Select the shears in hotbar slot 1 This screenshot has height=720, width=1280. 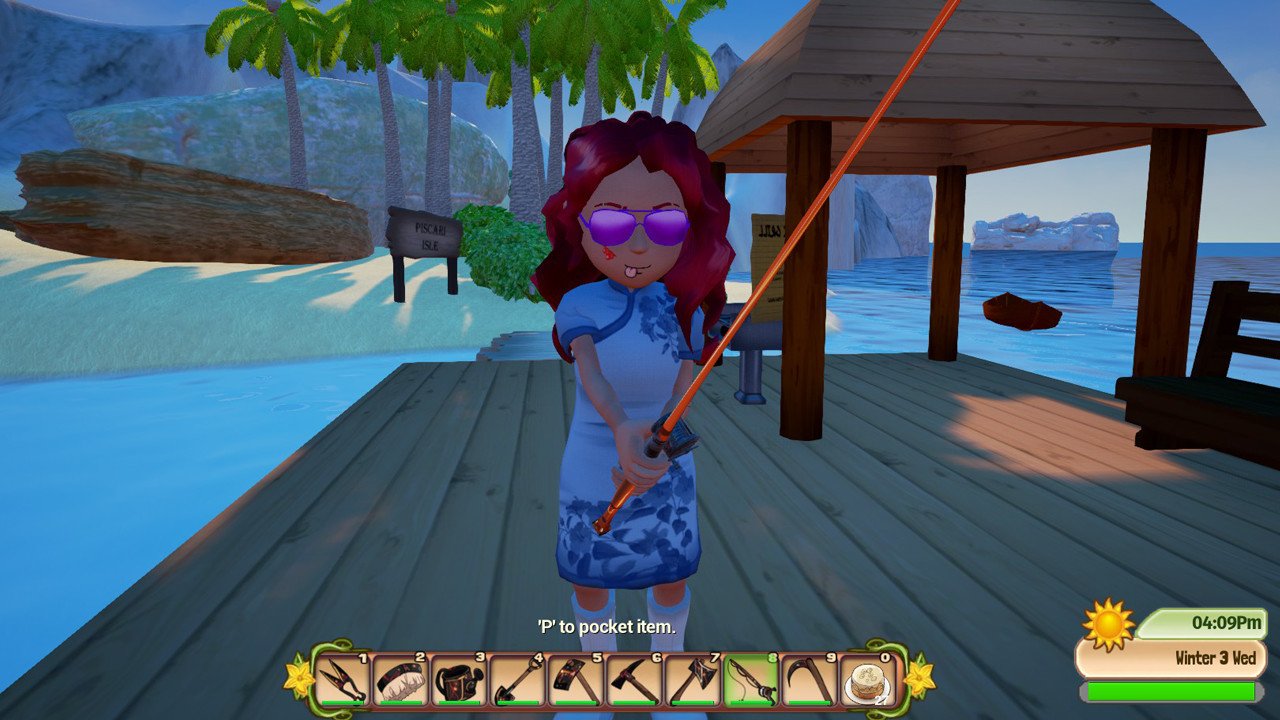pos(342,680)
